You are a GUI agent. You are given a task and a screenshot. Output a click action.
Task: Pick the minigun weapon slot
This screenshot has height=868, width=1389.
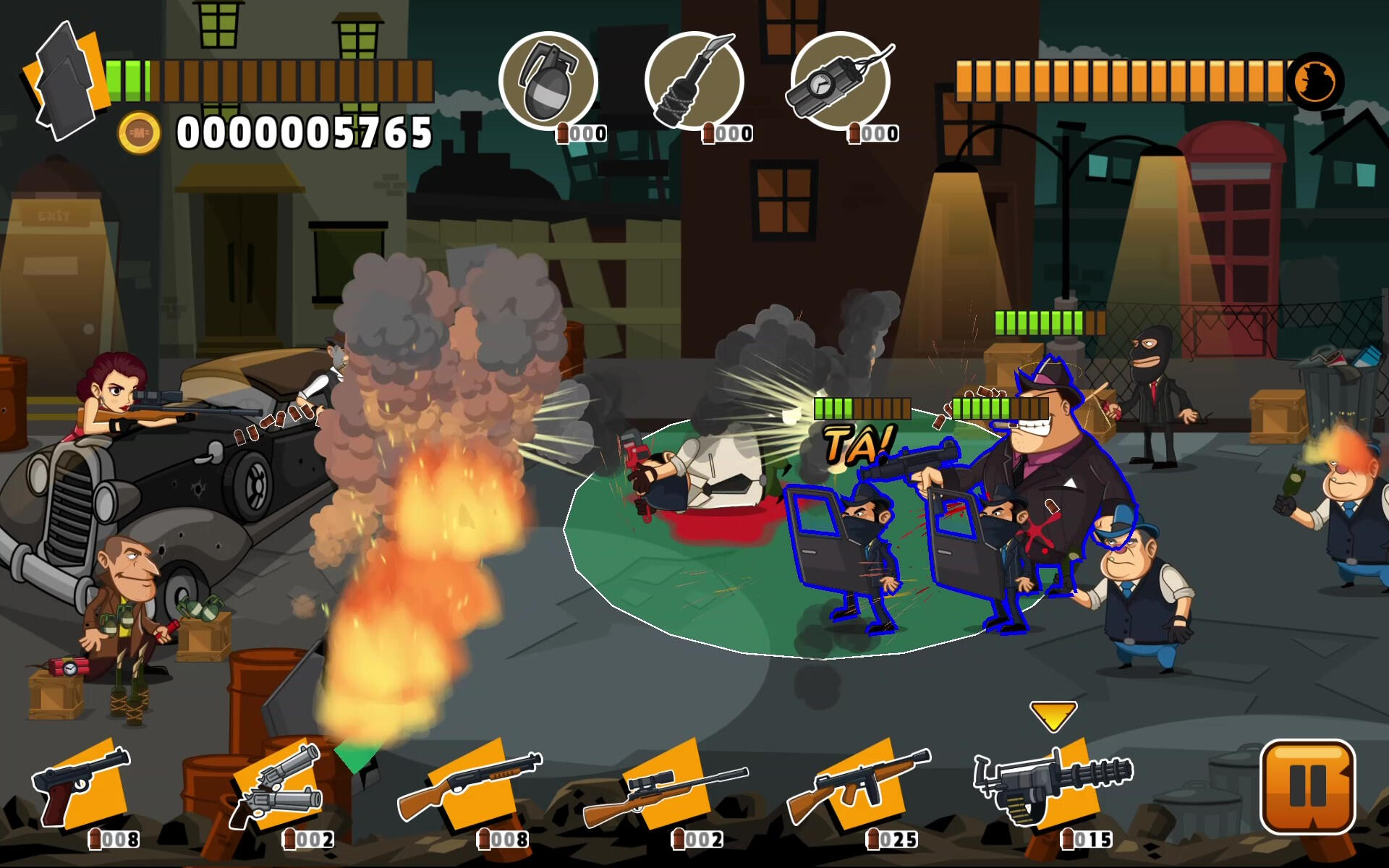(x=1054, y=787)
